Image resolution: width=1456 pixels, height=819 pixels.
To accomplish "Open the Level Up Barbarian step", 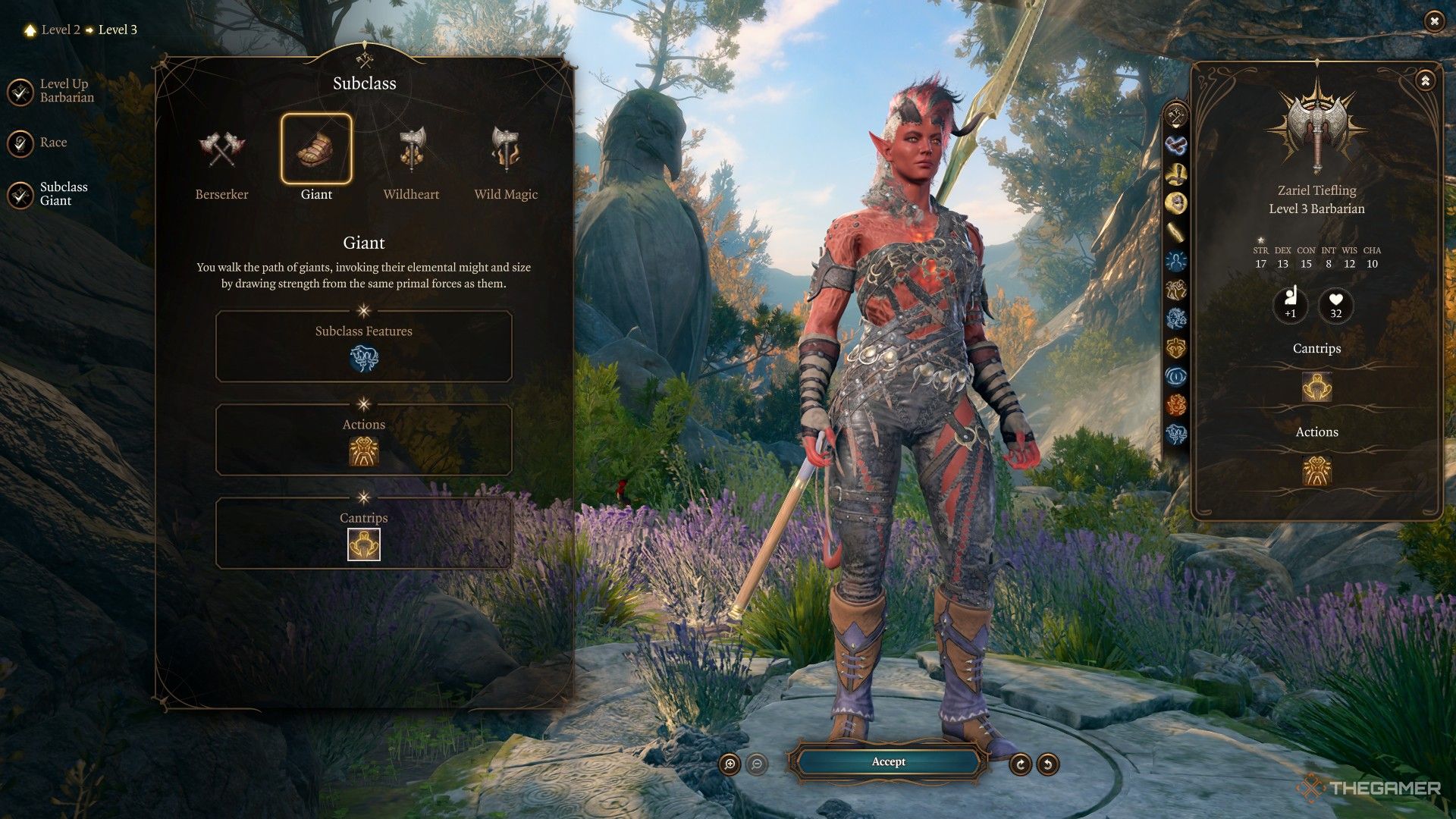I will point(20,92).
